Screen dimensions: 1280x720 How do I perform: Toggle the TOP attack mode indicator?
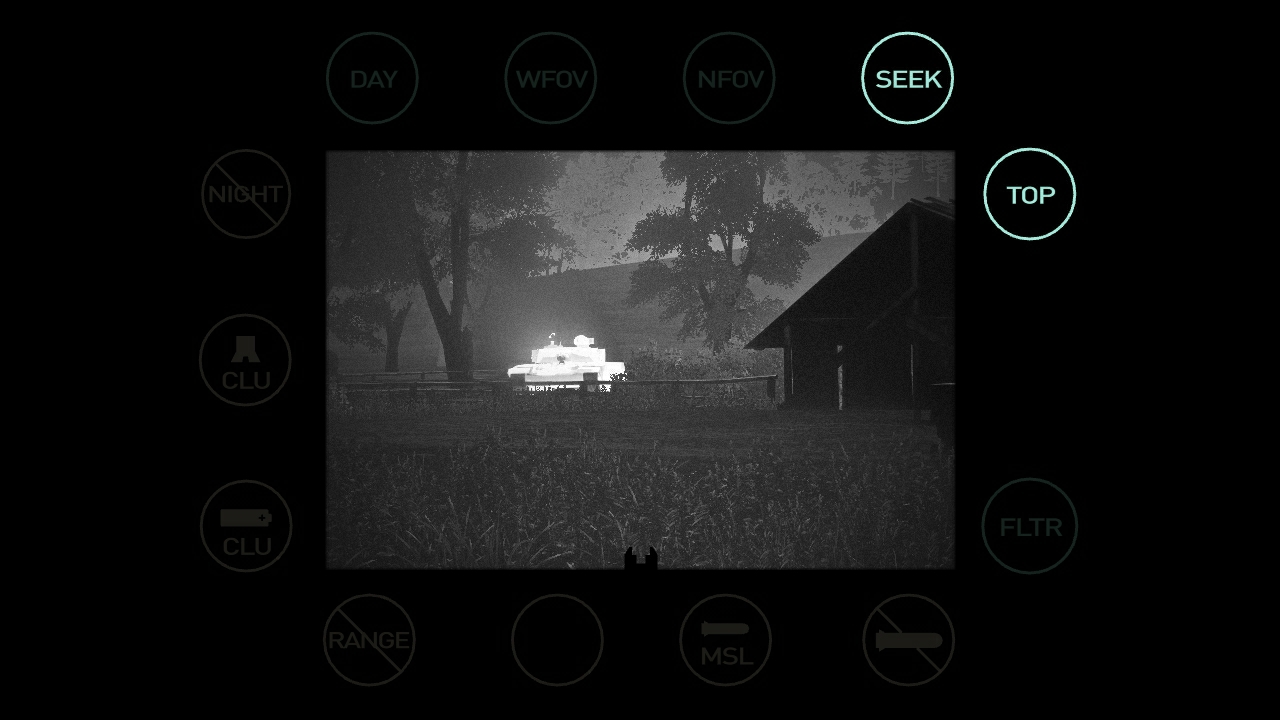1029,194
